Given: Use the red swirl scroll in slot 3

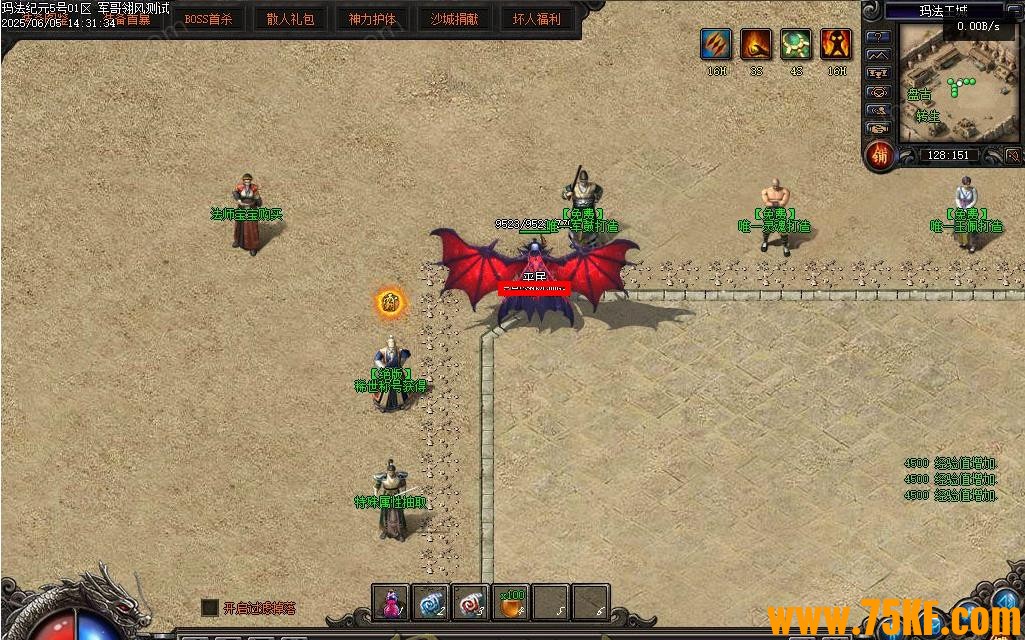Looking at the screenshot, I should coord(471,602).
